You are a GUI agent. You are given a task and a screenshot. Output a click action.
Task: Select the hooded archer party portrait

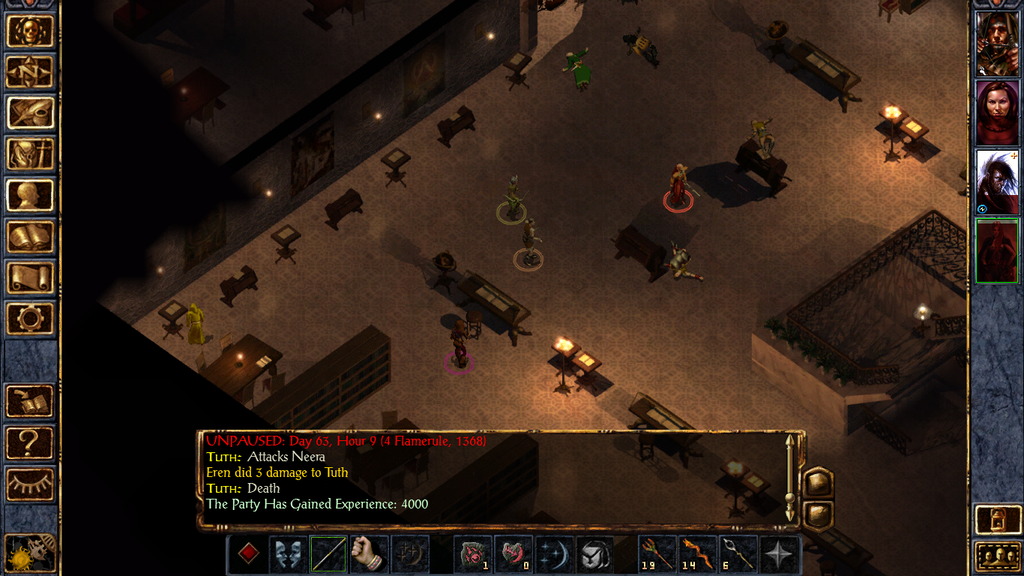point(997,43)
